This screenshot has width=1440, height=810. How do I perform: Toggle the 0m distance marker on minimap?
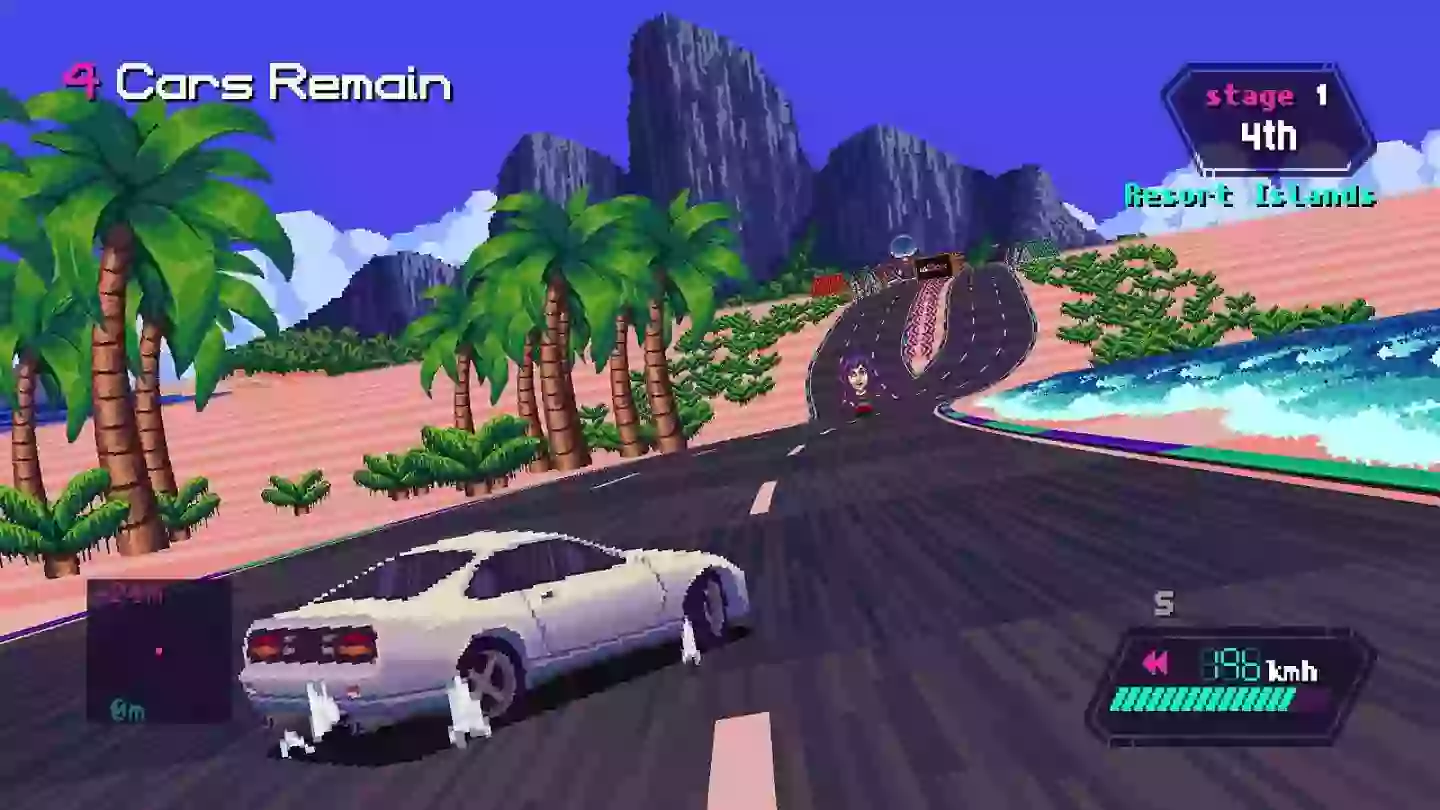click(x=127, y=707)
